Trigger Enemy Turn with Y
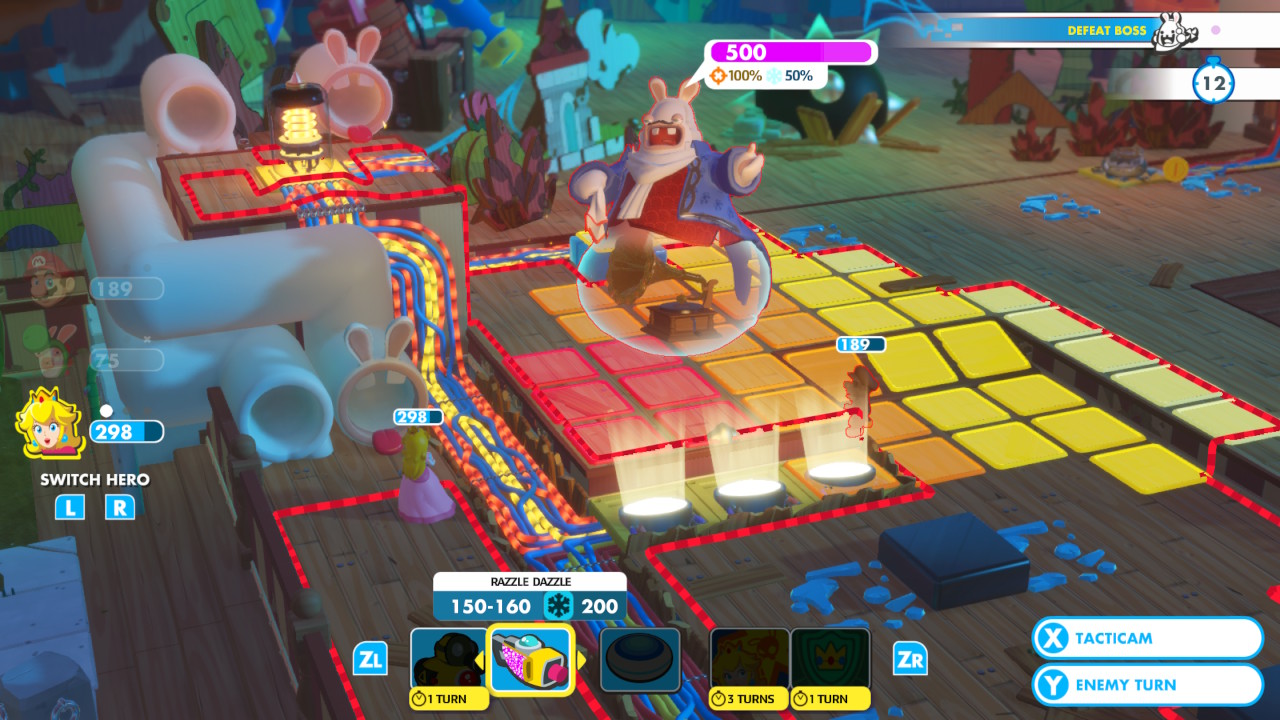This screenshot has width=1280, height=720. [1146, 685]
